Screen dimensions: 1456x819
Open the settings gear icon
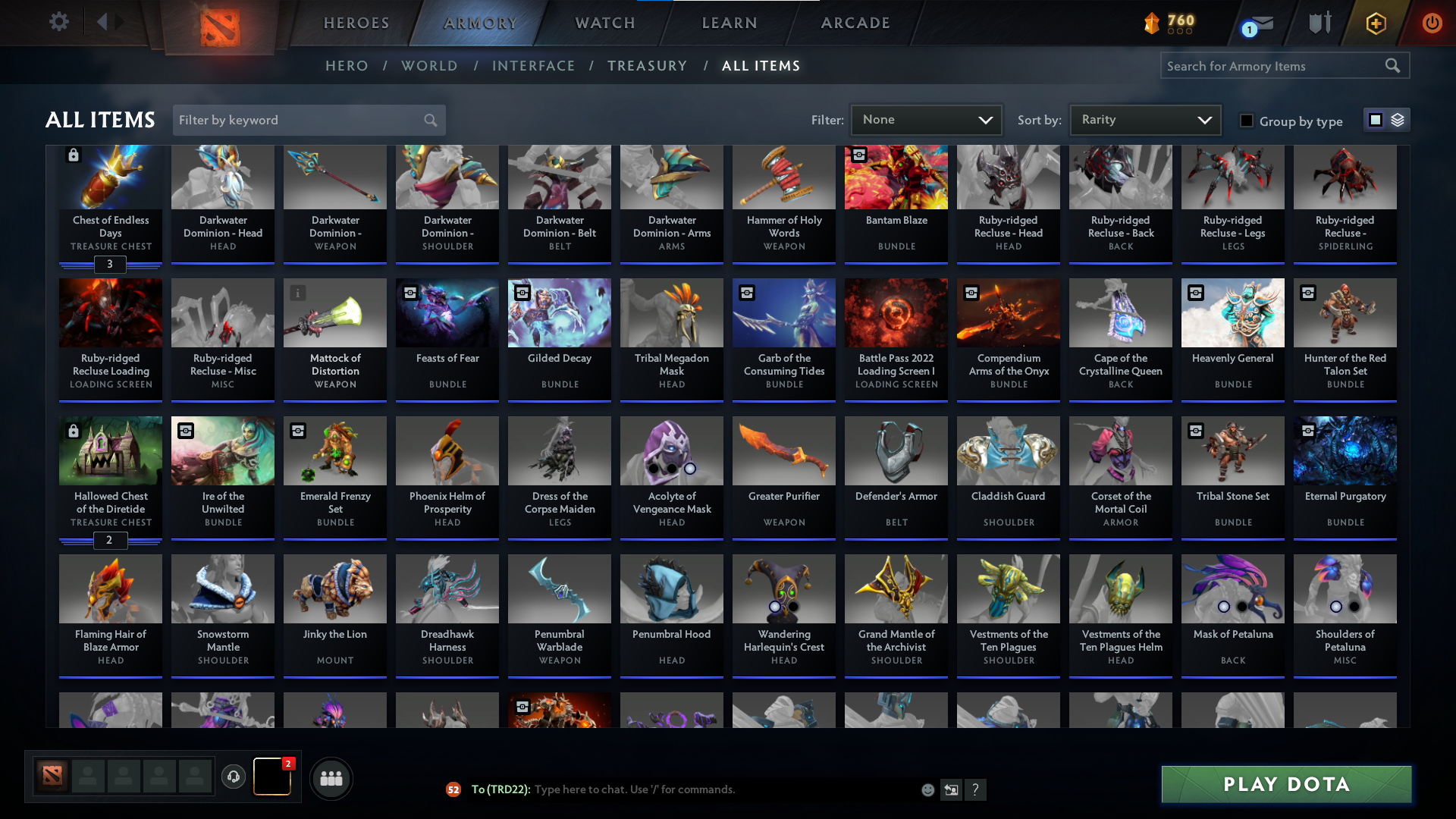[x=59, y=22]
